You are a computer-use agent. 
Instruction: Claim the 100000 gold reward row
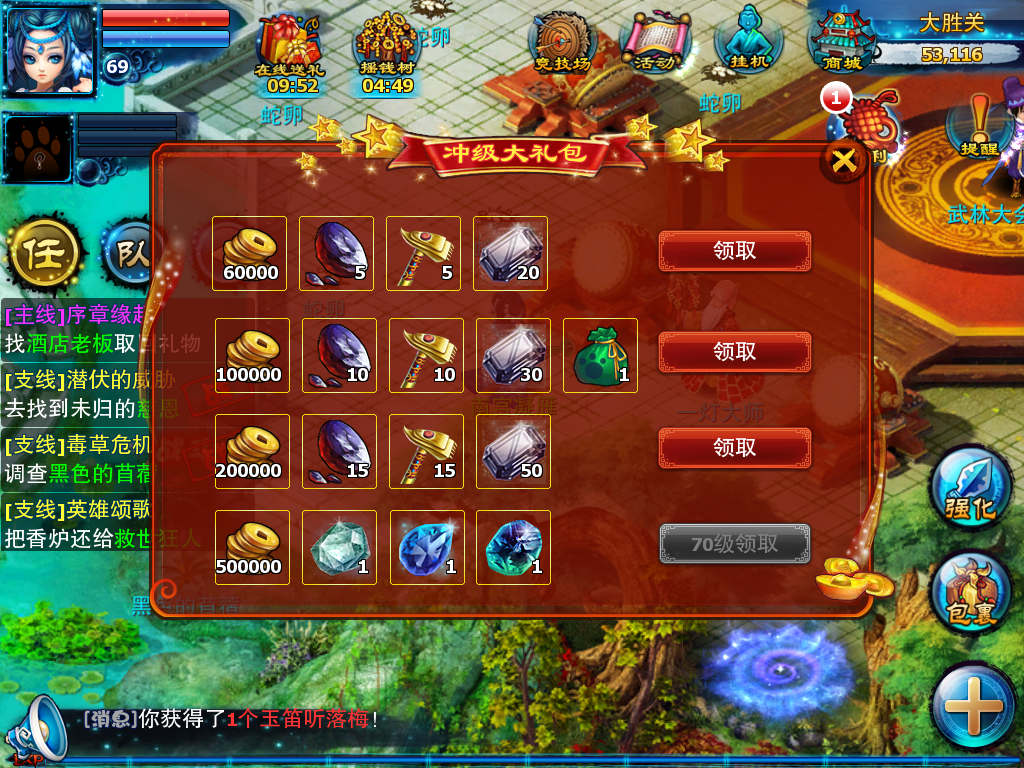pyautogui.click(x=734, y=352)
